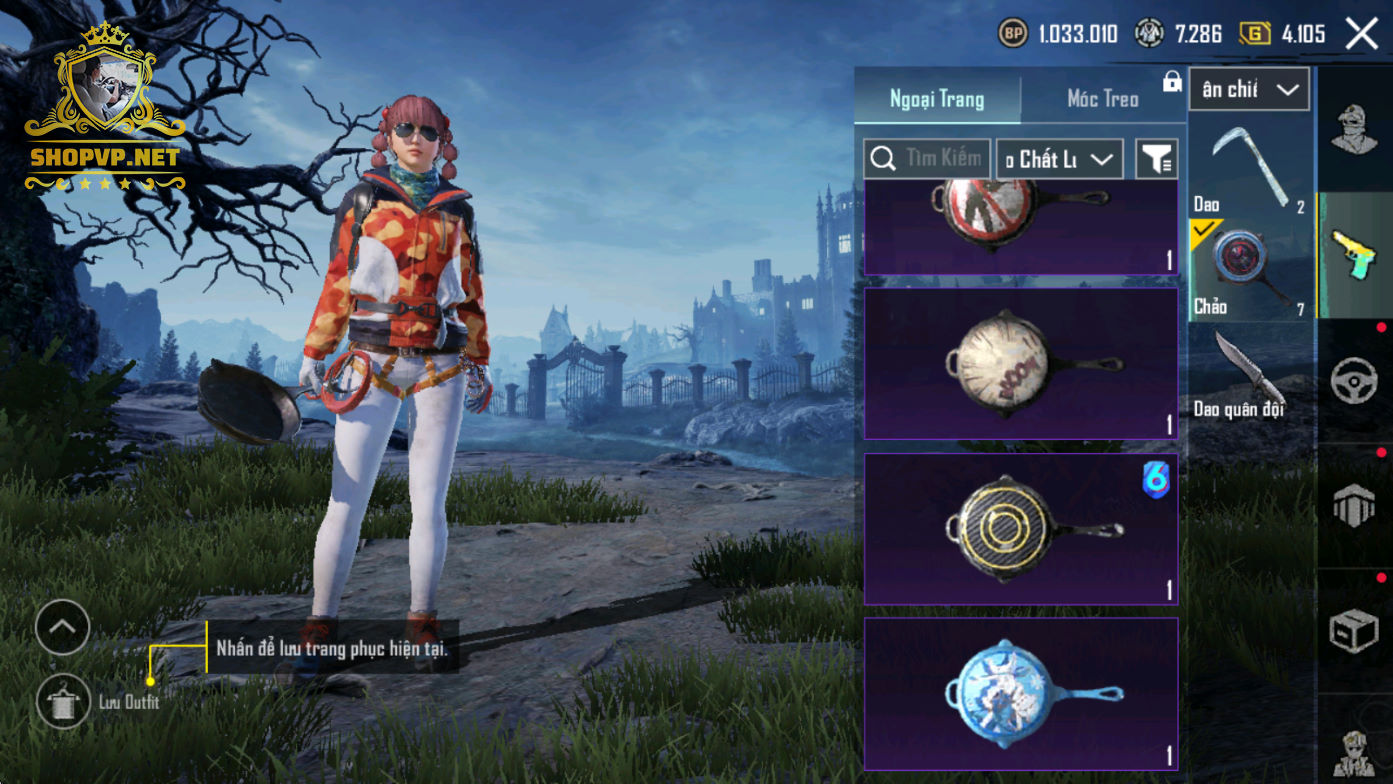Open the Móc Treo tab

(1102, 99)
